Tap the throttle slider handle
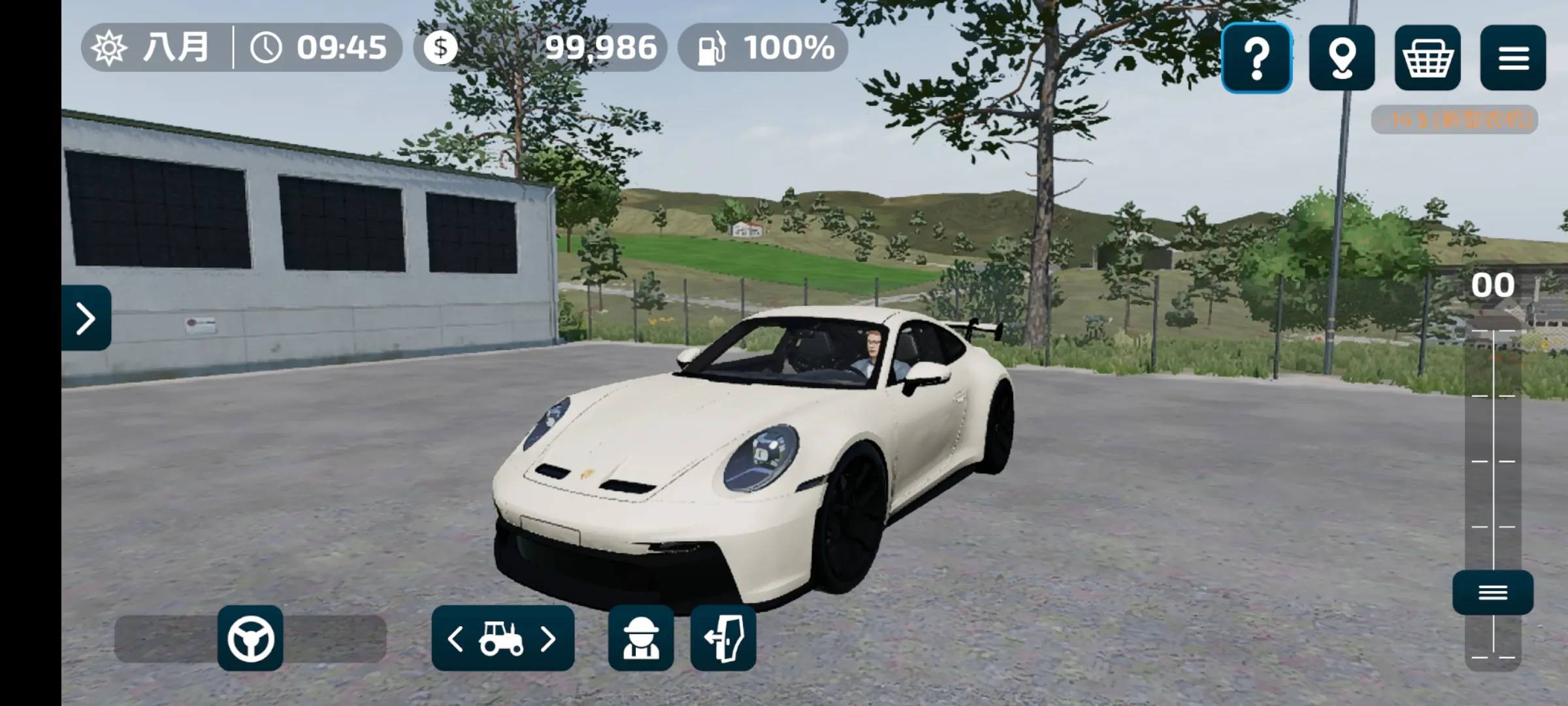Image resolution: width=1568 pixels, height=706 pixels. (x=1493, y=592)
